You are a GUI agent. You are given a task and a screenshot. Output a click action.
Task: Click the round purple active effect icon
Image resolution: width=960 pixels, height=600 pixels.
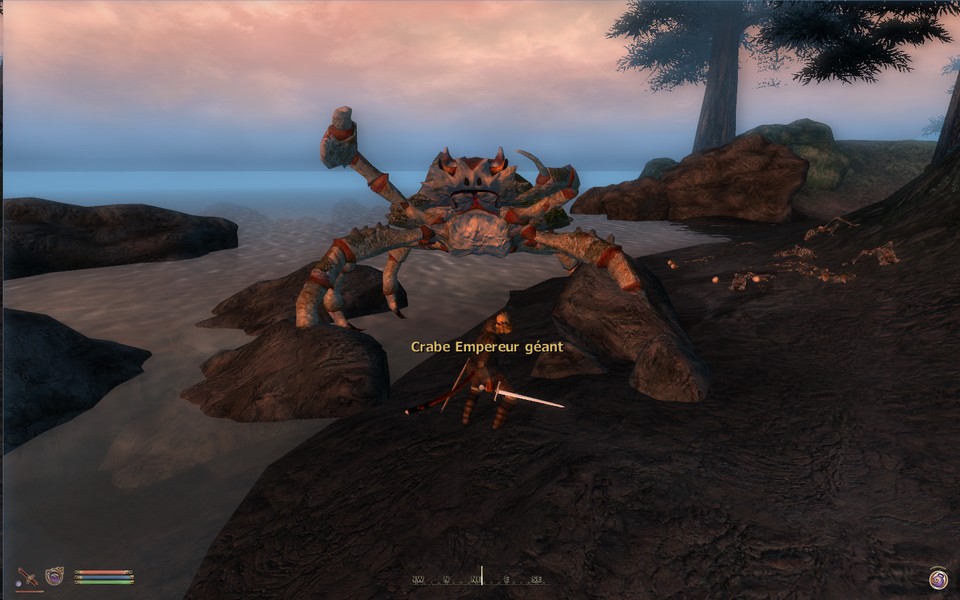pos(937,578)
